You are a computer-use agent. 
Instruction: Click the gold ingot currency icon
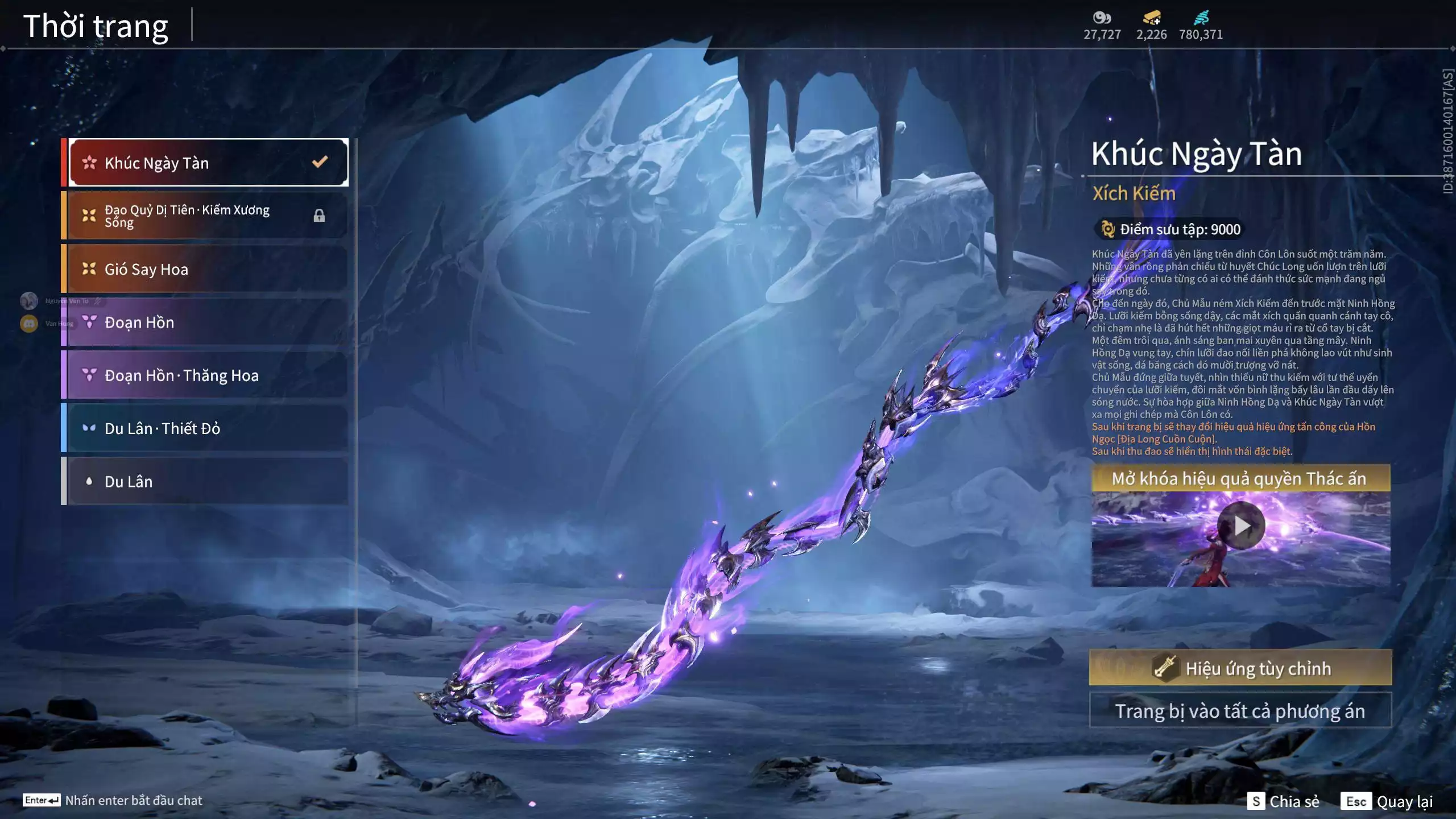click(x=1151, y=18)
